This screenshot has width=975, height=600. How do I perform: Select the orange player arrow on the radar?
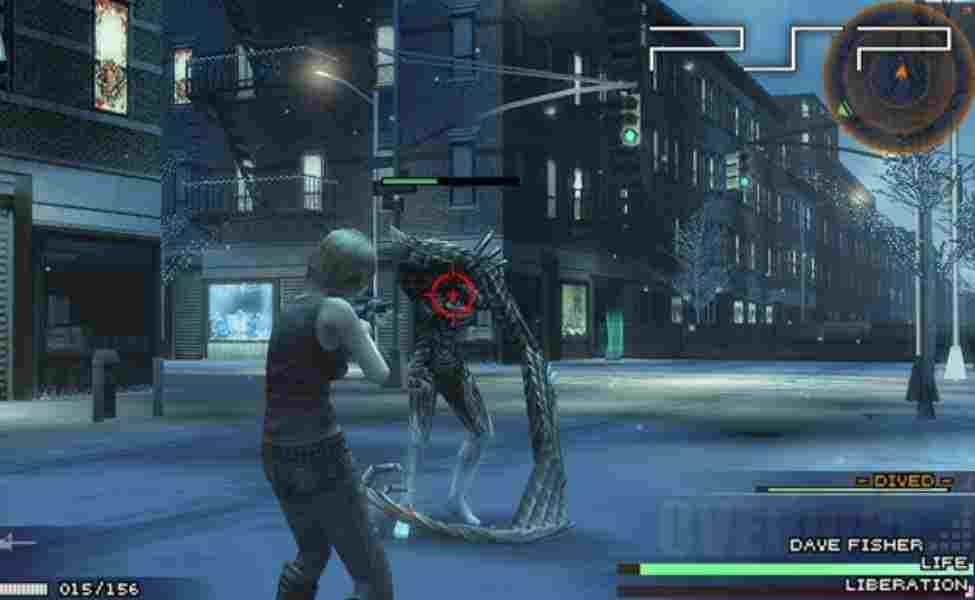coord(901,72)
